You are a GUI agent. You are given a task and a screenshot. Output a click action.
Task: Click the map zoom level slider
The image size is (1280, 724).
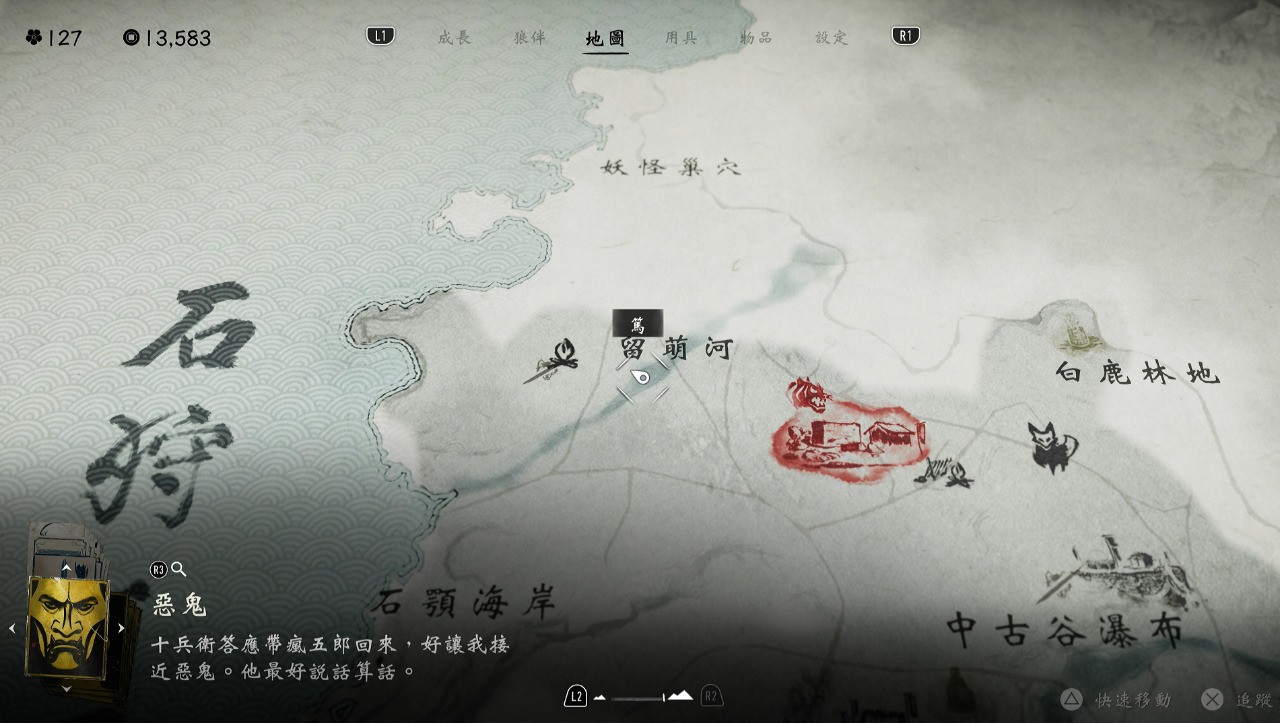point(638,697)
